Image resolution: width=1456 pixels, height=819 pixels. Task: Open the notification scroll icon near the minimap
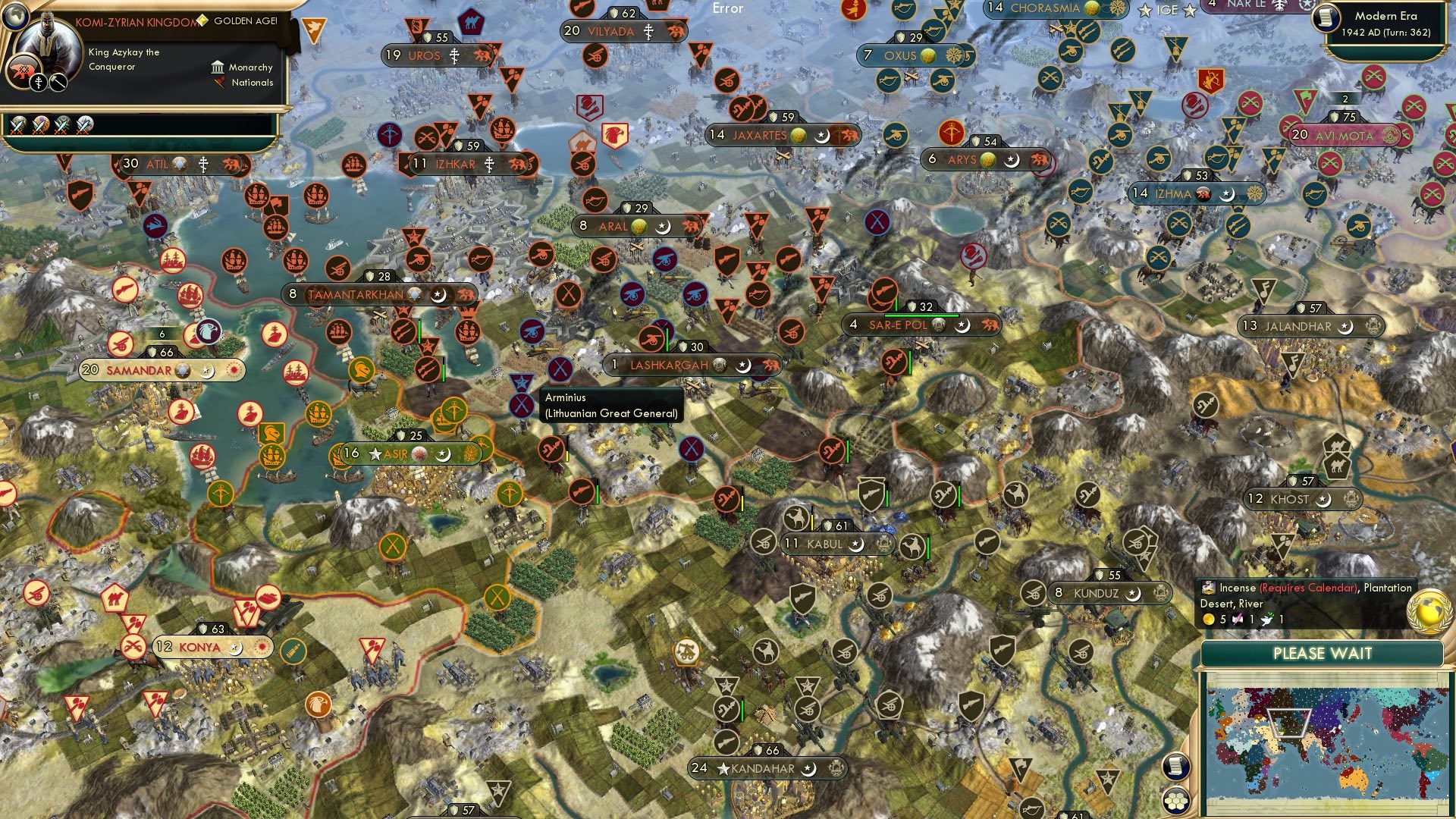point(1176,767)
